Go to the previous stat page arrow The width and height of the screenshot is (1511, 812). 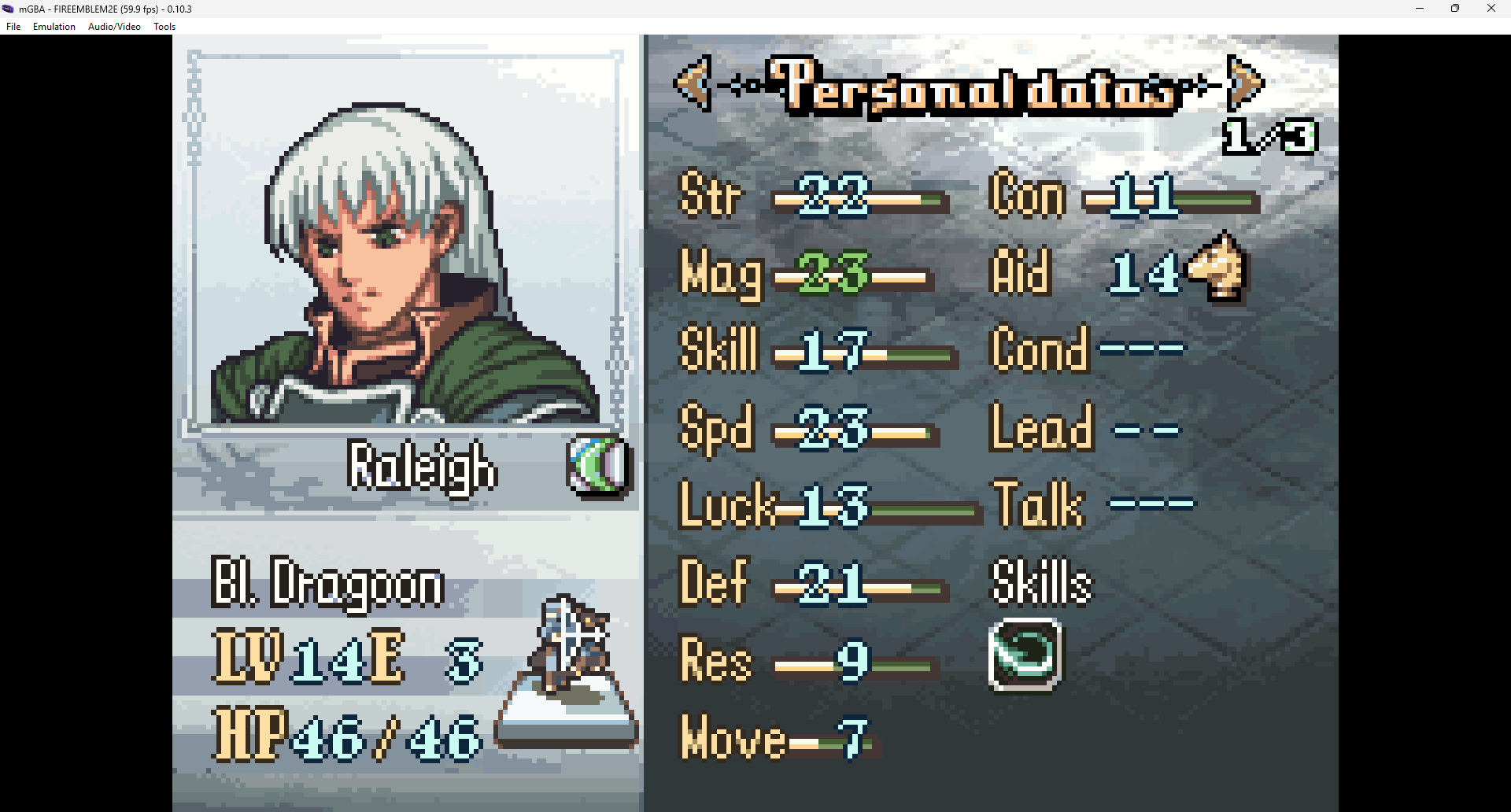coord(693,83)
